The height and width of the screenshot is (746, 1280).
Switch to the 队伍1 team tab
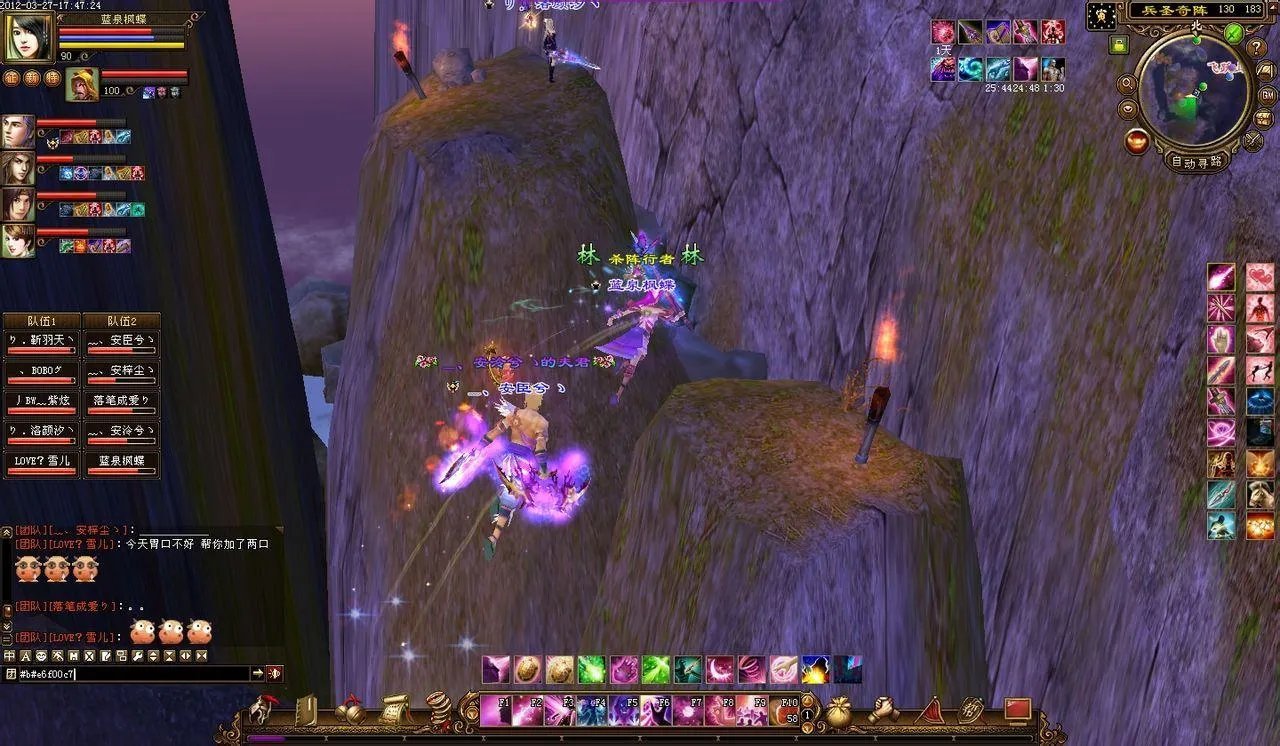click(41, 321)
